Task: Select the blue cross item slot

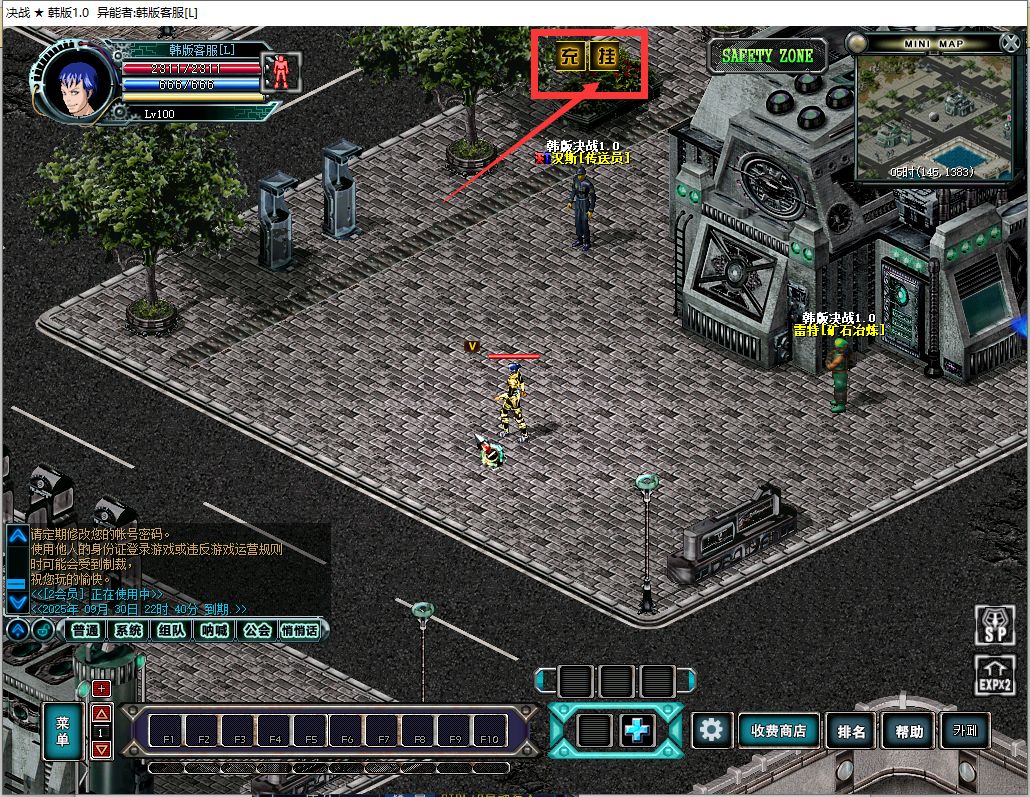Action: tap(637, 731)
